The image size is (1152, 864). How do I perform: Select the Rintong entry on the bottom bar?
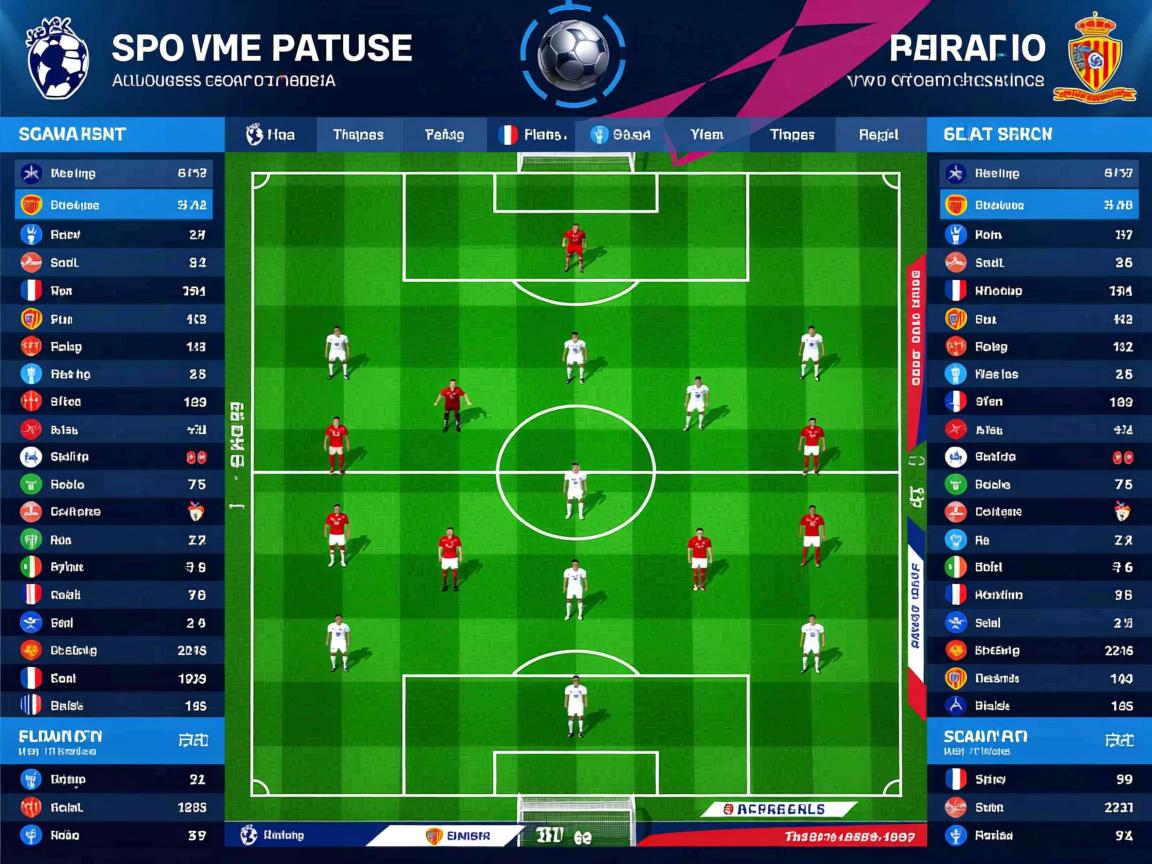click(274, 835)
